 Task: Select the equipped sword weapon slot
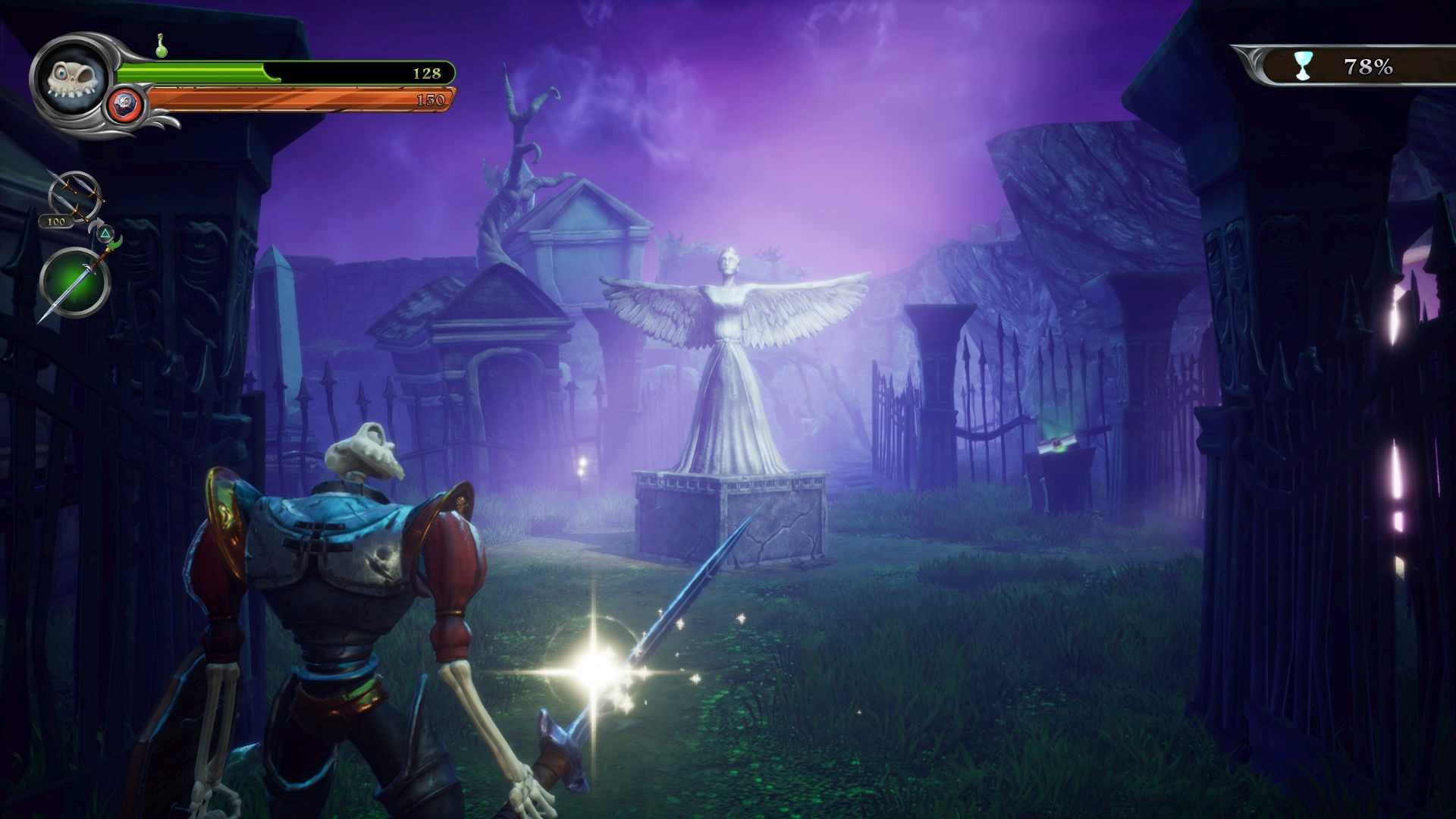coord(74,282)
